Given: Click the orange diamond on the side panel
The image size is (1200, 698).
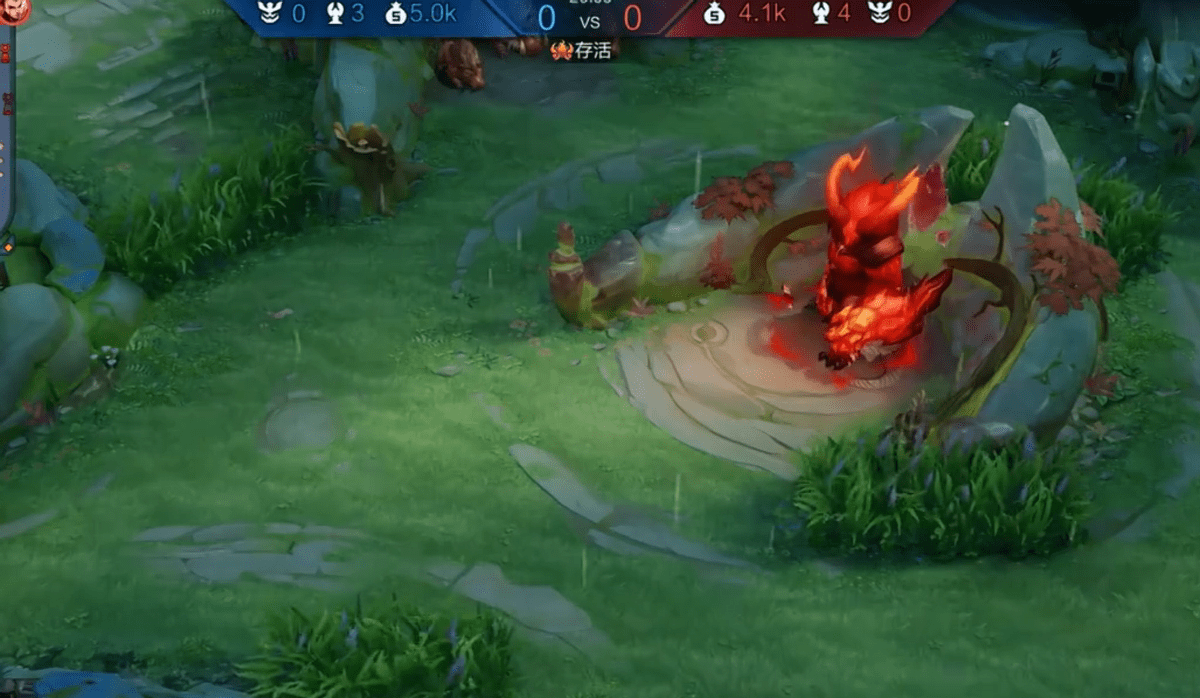Looking at the screenshot, I should (8, 246).
